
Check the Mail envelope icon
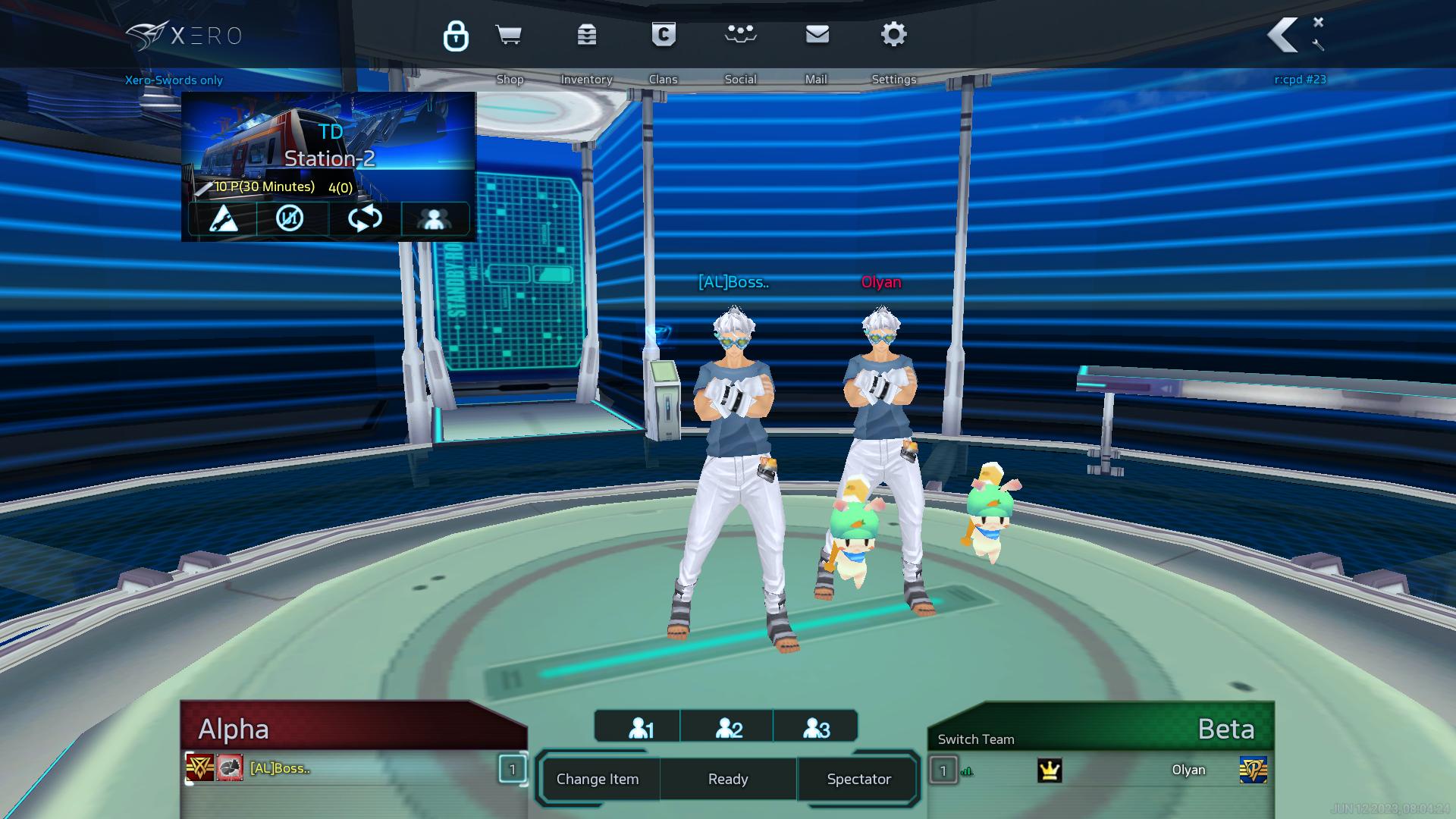[x=817, y=35]
